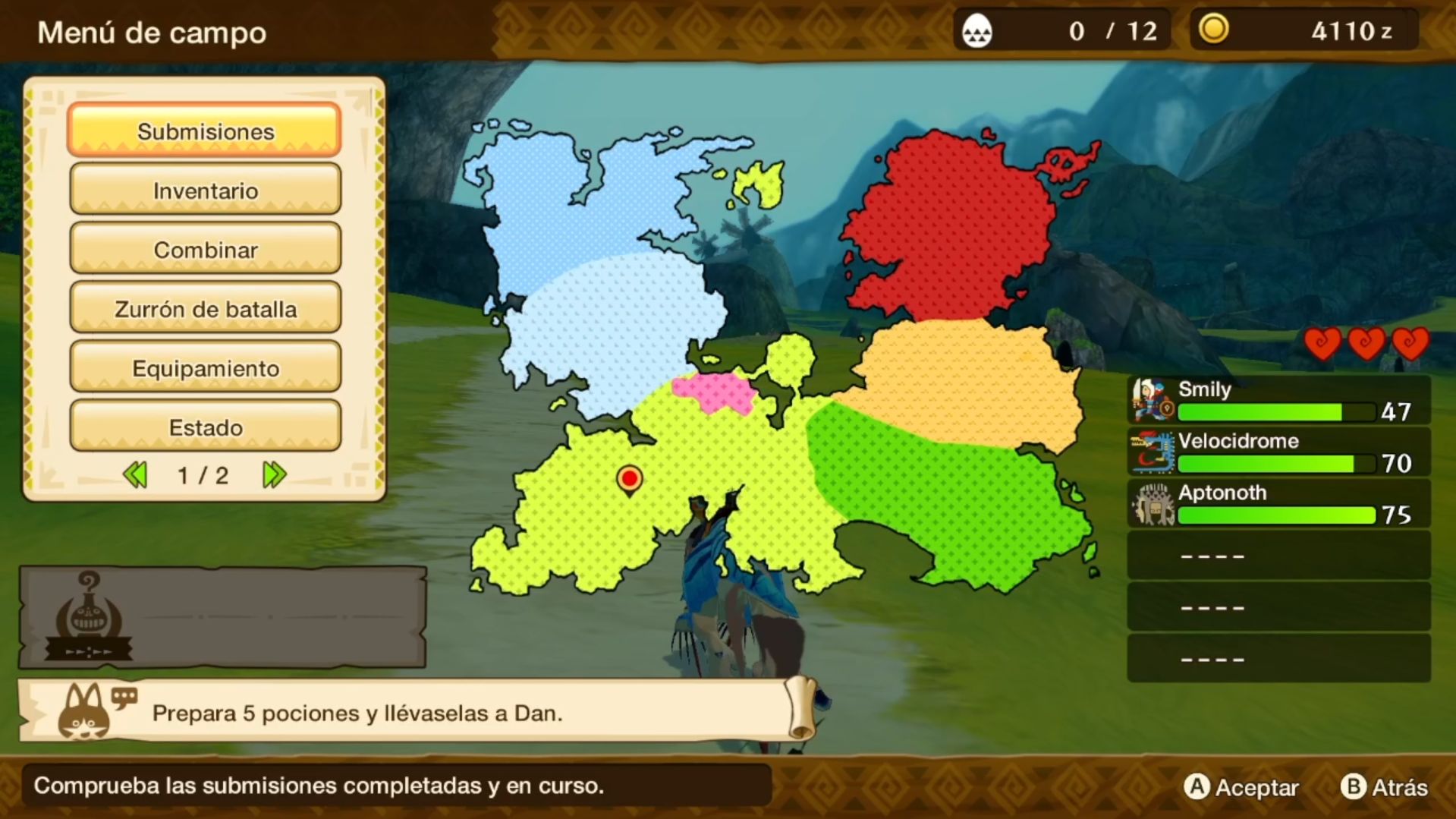View the Estado screen
The image size is (1456, 819).
pyautogui.click(x=205, y=427)
